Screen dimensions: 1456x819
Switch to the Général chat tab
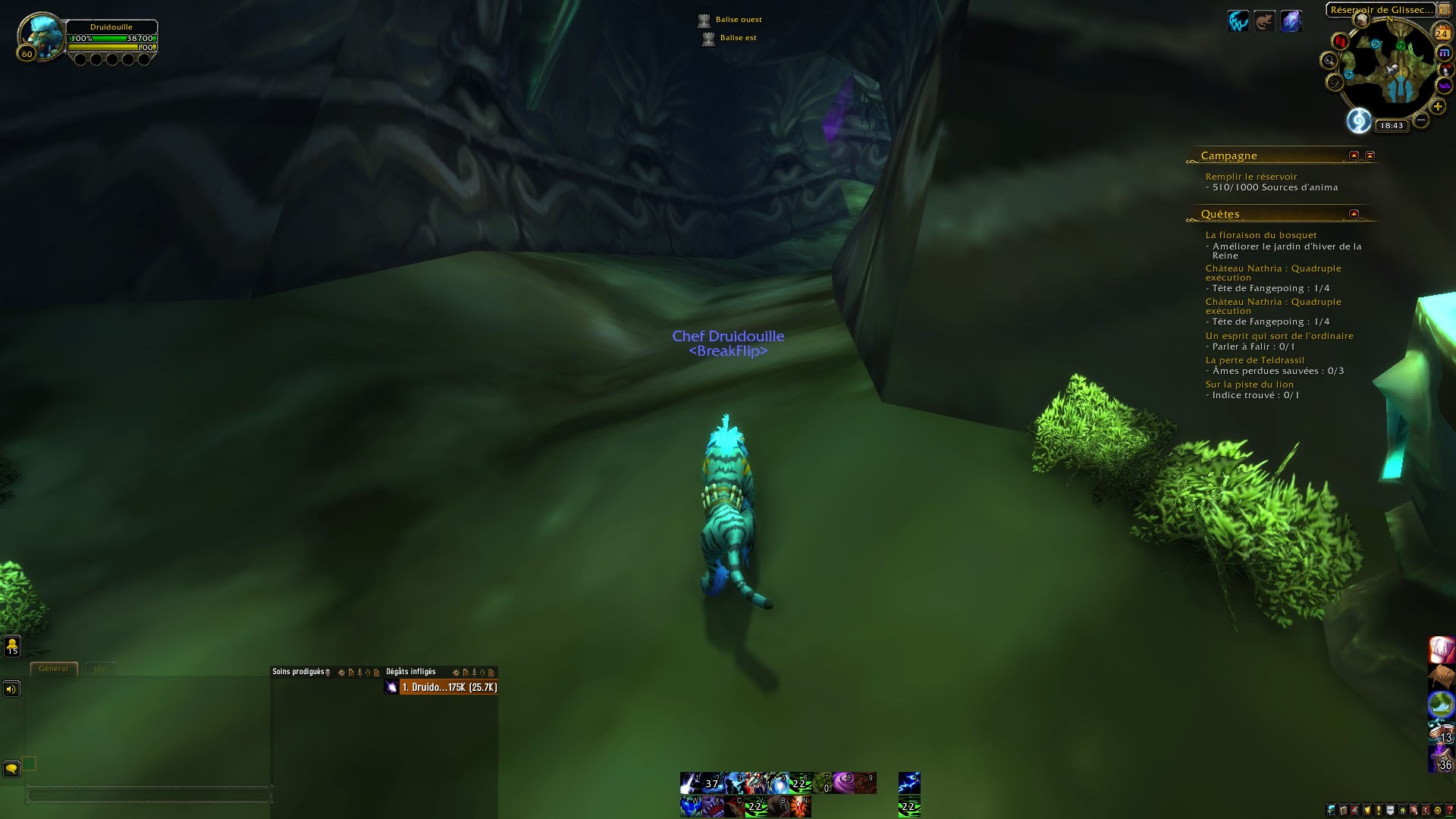(53, 669)
